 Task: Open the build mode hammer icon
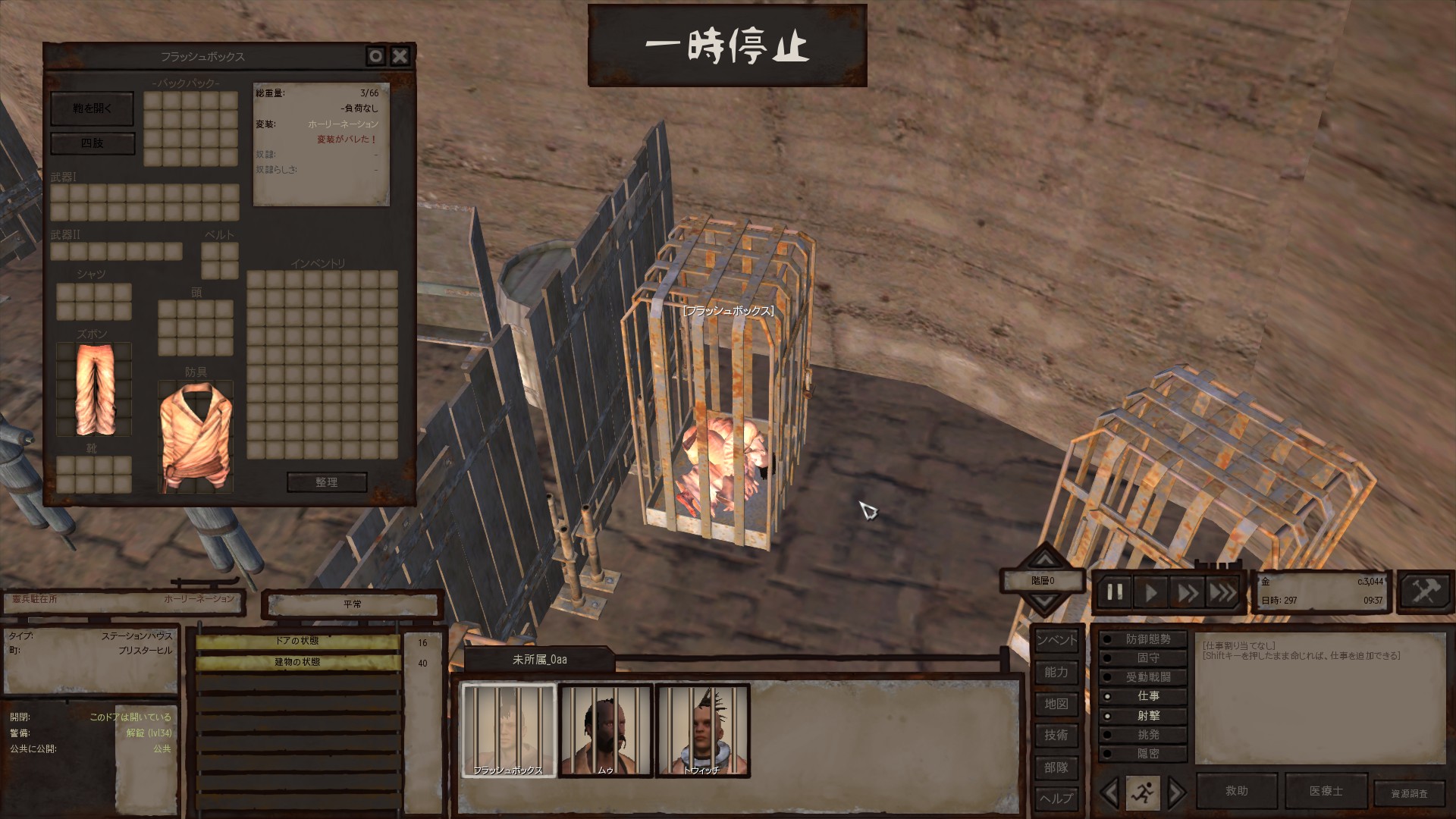1425,591
